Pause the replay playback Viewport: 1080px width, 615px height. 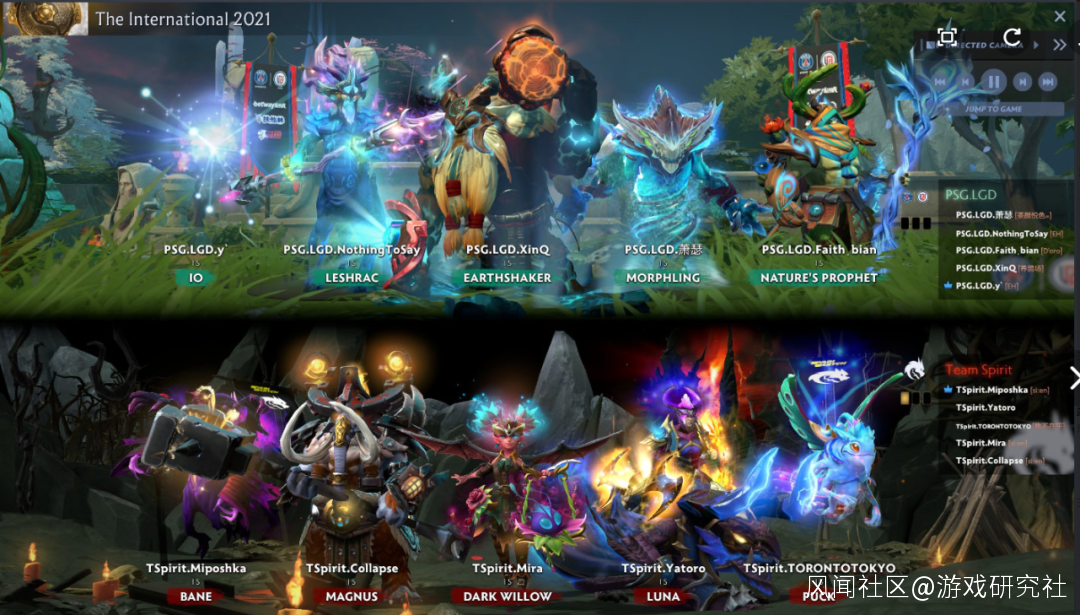pyautogui.click(x=993, y=82)
